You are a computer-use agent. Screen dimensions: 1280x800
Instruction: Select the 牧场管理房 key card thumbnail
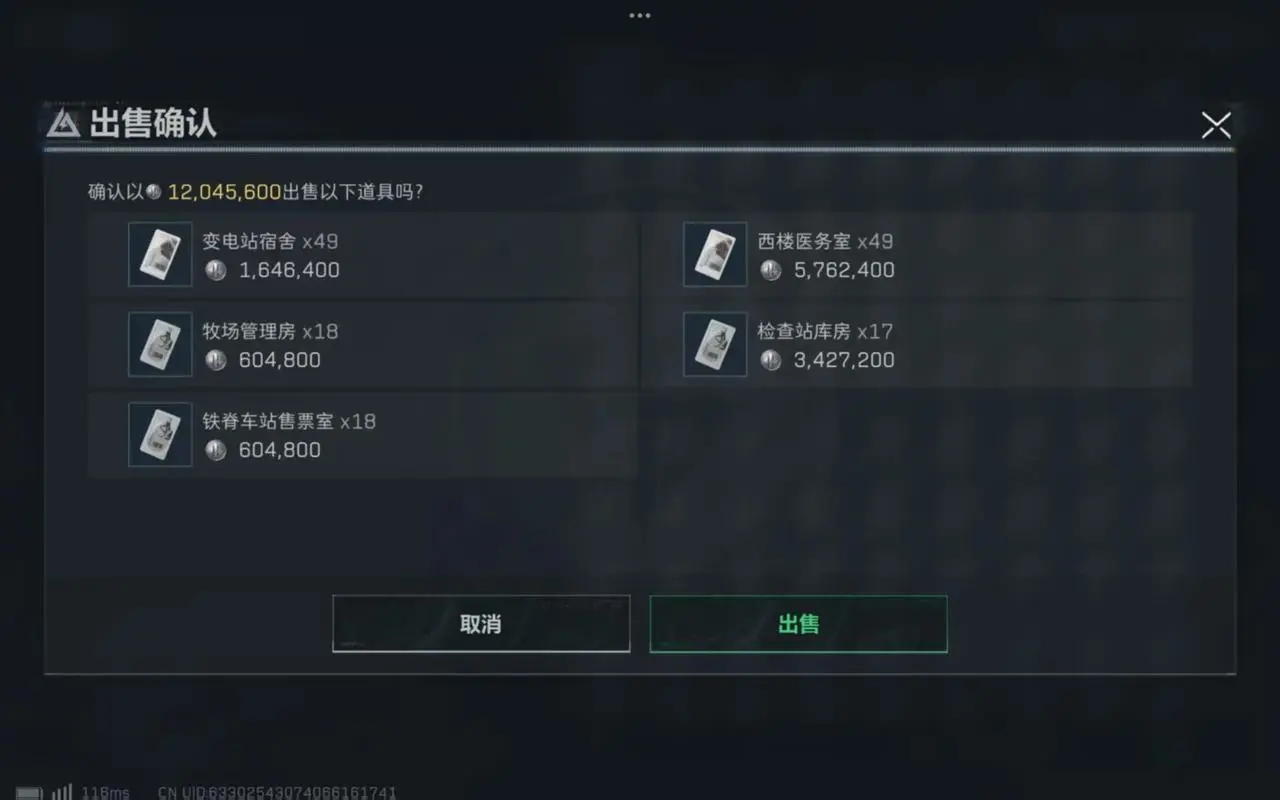click(x=160, y=344)
